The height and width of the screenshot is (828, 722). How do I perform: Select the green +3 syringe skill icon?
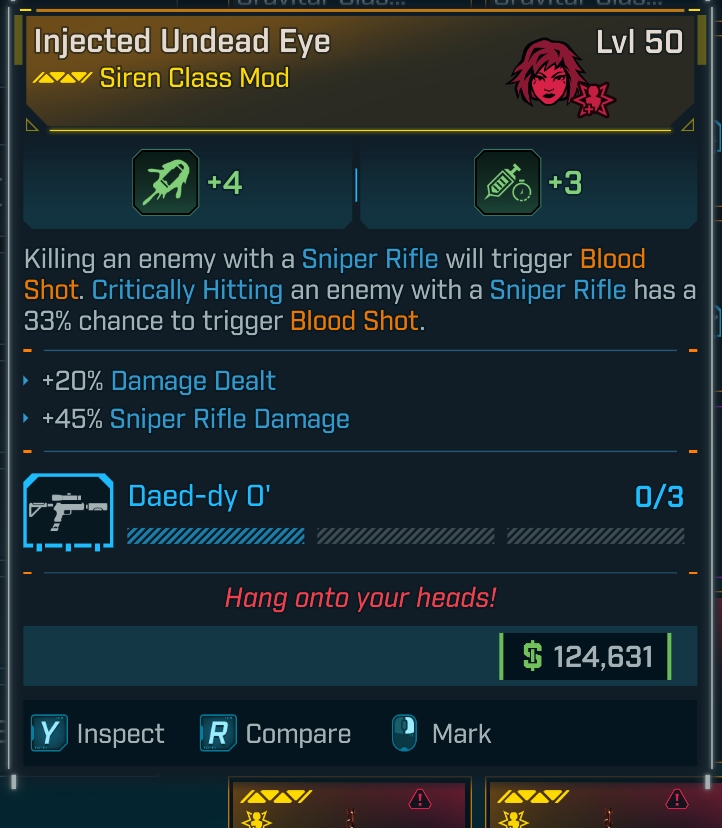[507, 183]
